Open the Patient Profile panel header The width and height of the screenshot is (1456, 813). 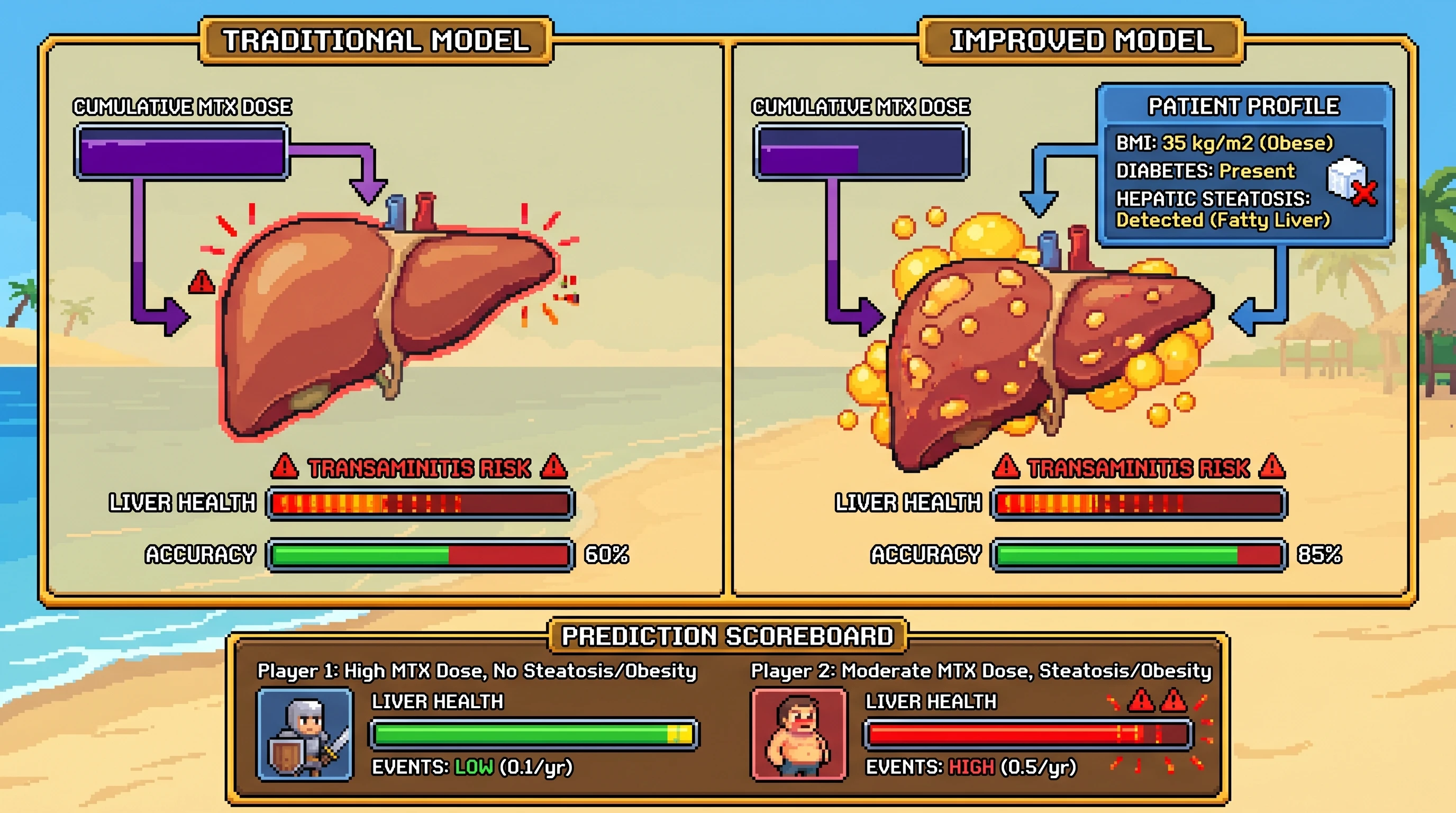point(1243,106)
